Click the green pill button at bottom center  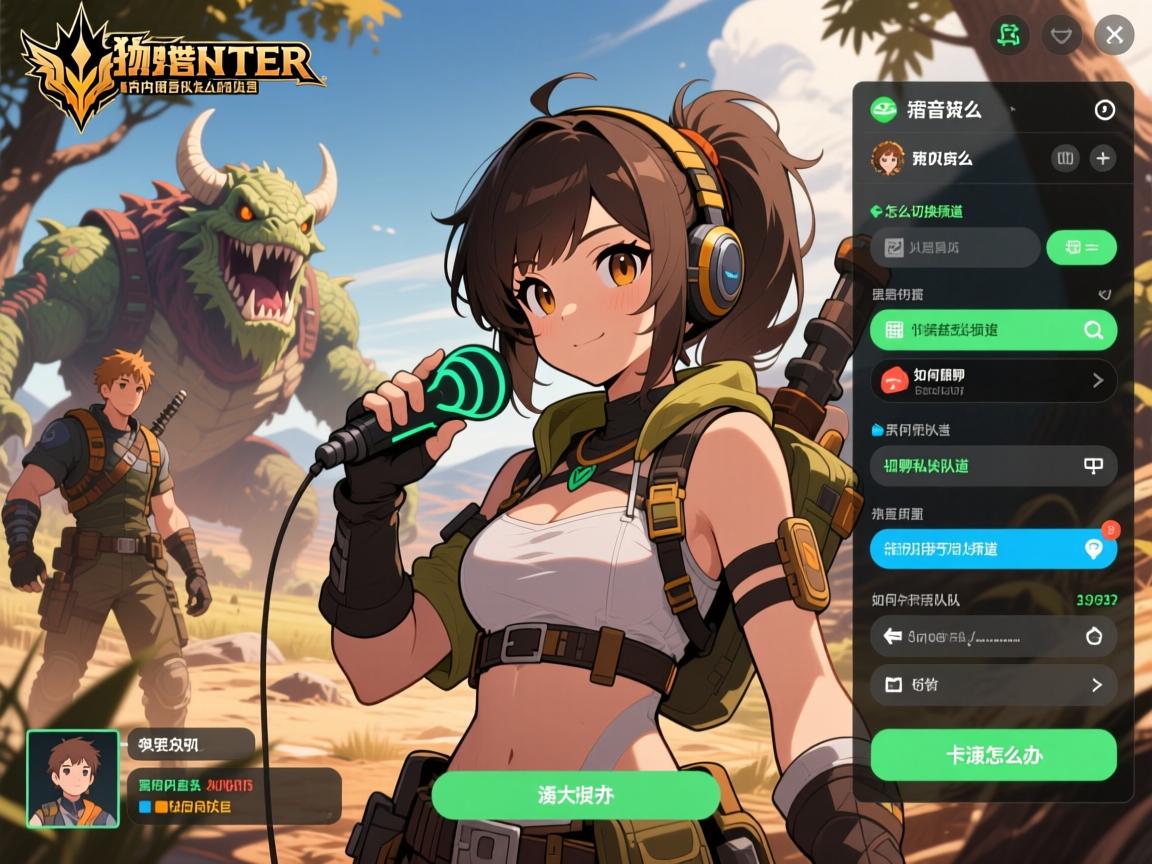coord(575,796)
